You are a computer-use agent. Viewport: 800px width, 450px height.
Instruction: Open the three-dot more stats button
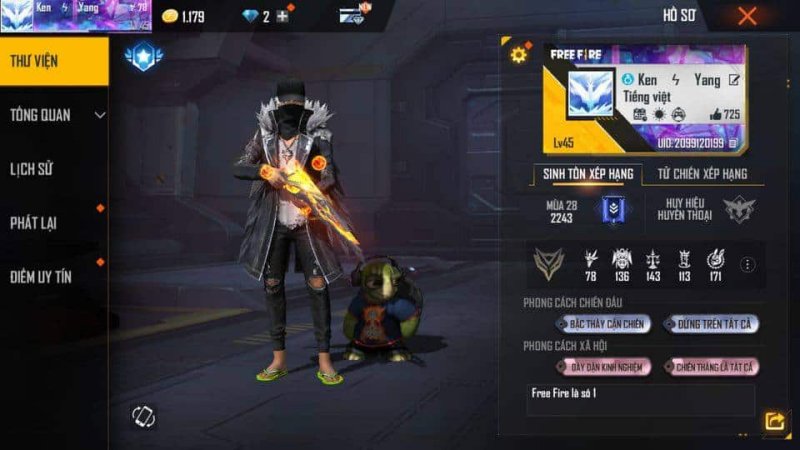click(746, 265)
